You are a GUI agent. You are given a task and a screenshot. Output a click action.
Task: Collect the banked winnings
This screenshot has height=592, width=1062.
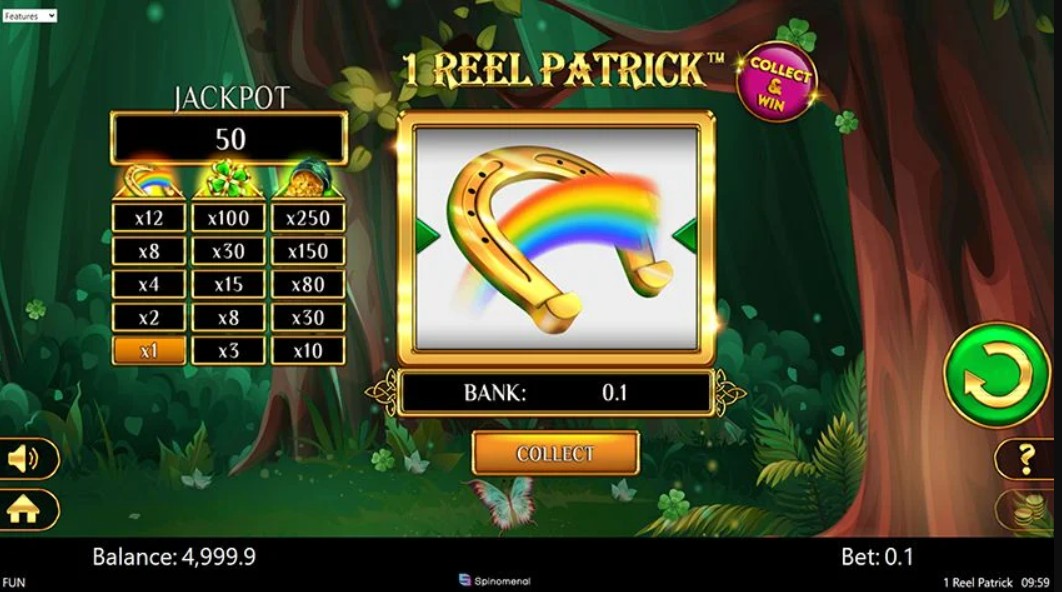click(x=555, y=454)
